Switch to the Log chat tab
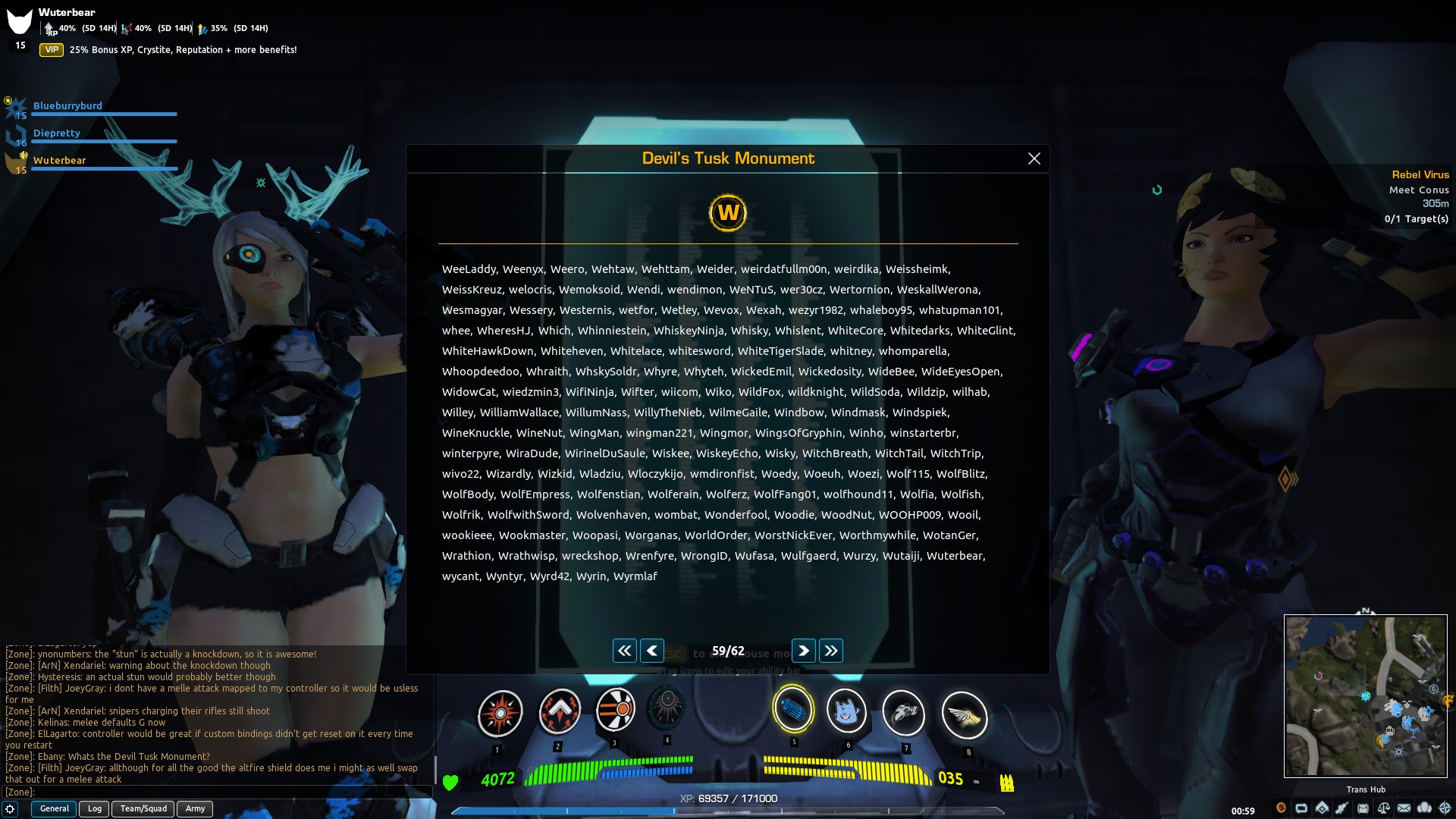Screen dimensions: 1456x819 point(94,808)
